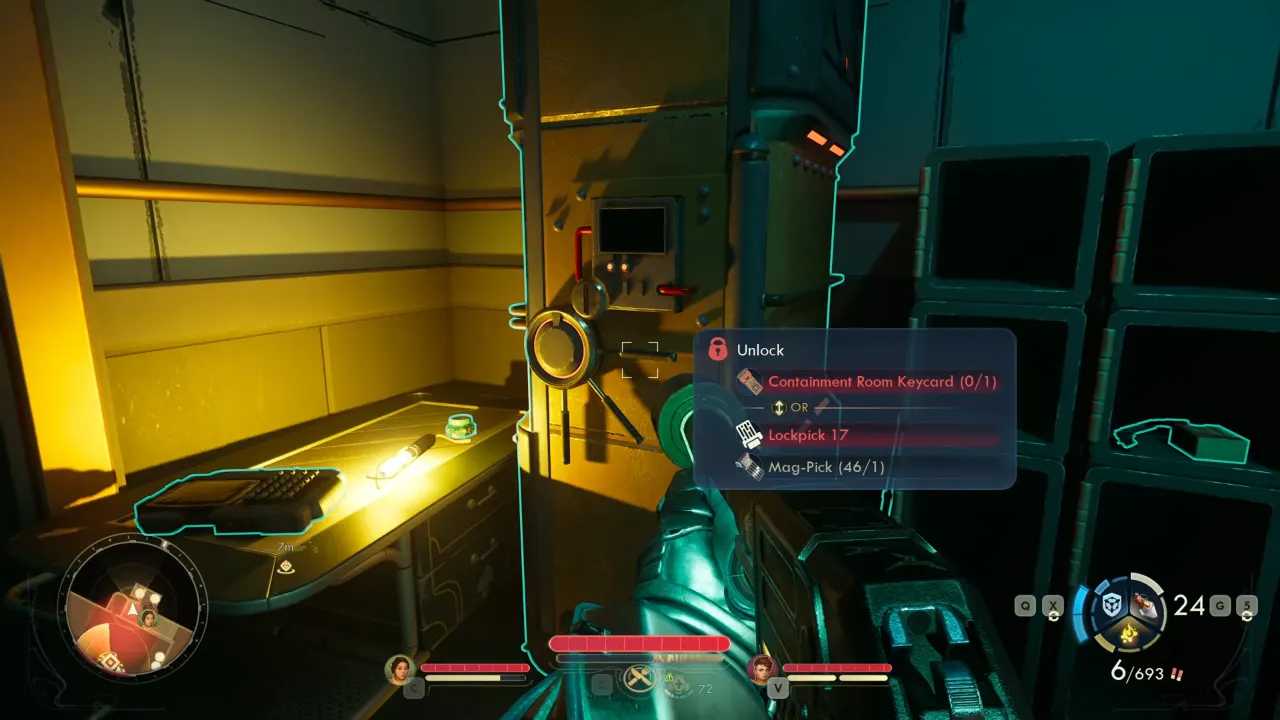Viewport: 1280px width, 720px height.
Task: Click the Unlock prompt label
Action: pyautogui.click(x=761, y=350)
